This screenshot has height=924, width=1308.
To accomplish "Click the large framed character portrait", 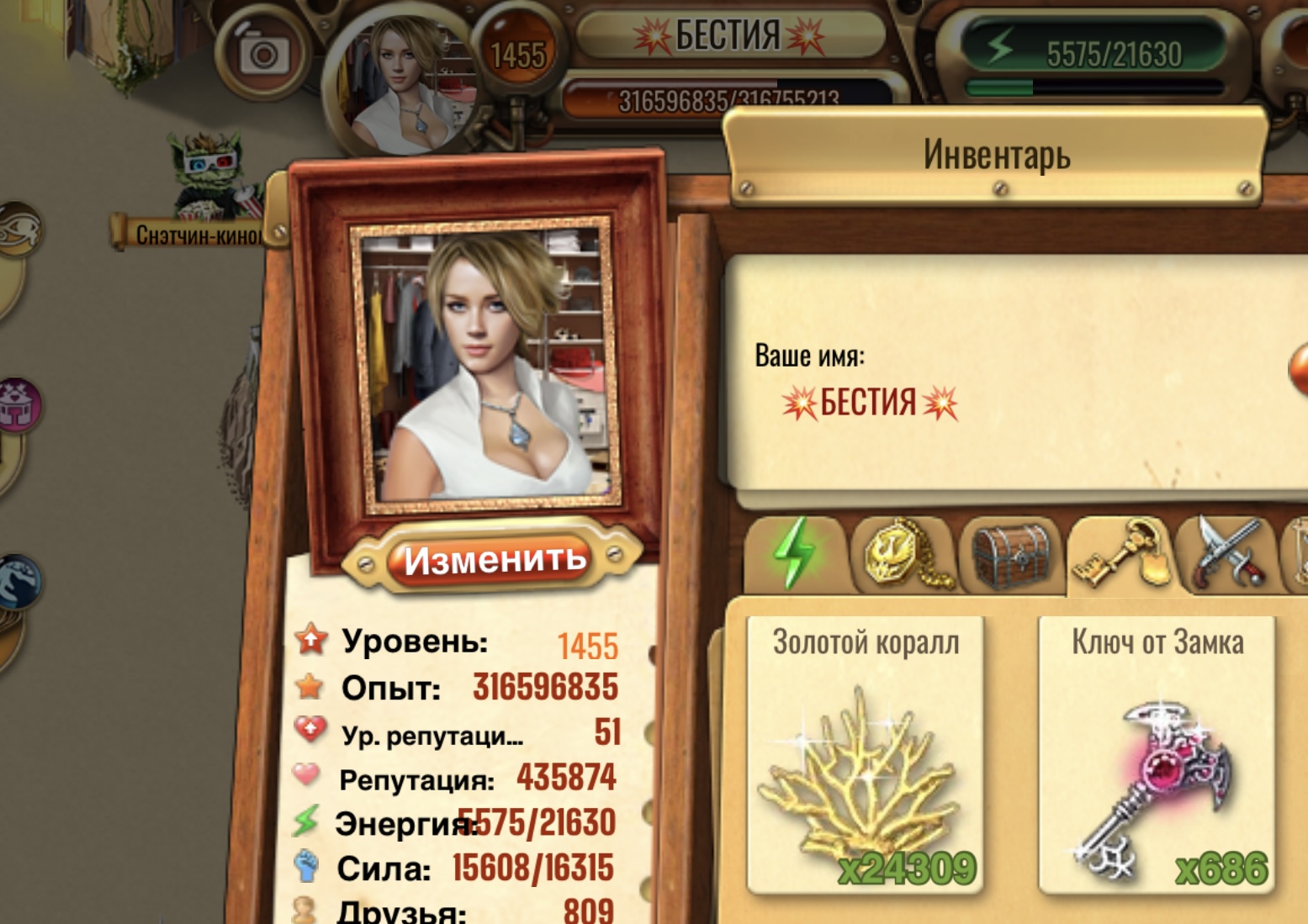I will pos(487,366).
